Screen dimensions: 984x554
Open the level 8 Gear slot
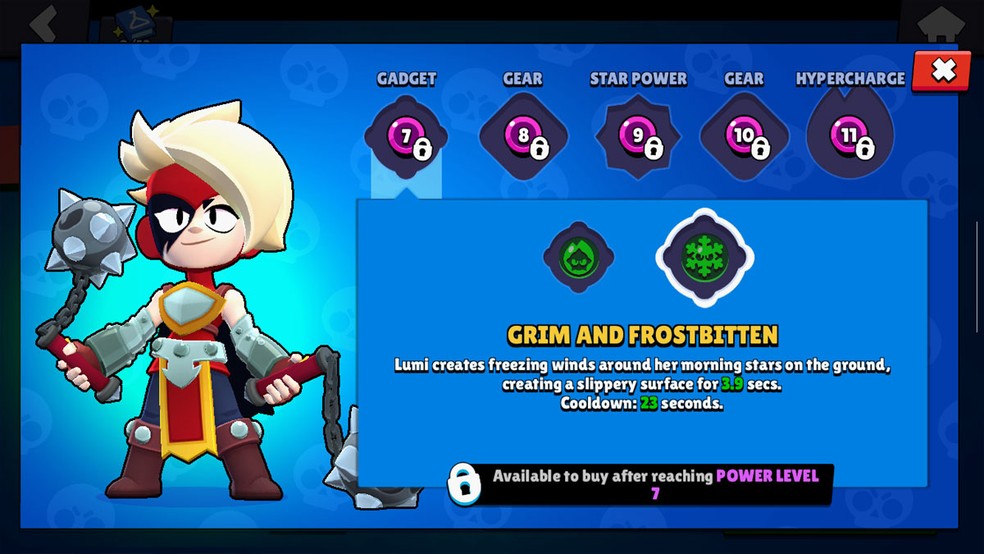click(523, 137)
